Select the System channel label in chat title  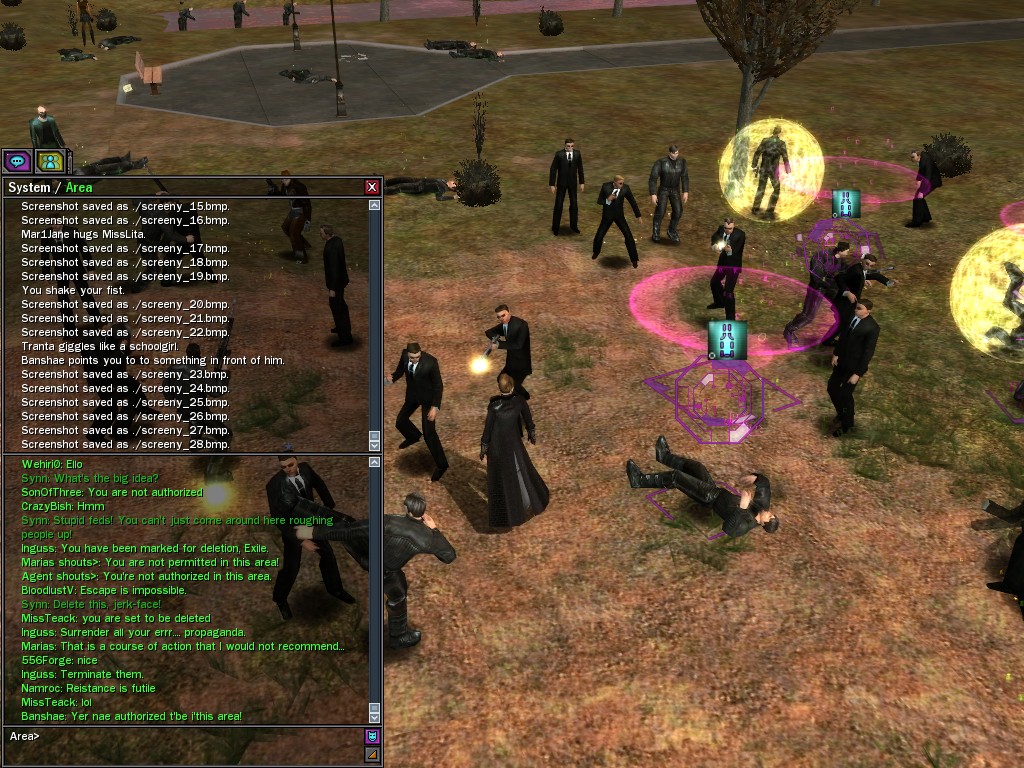28,187
